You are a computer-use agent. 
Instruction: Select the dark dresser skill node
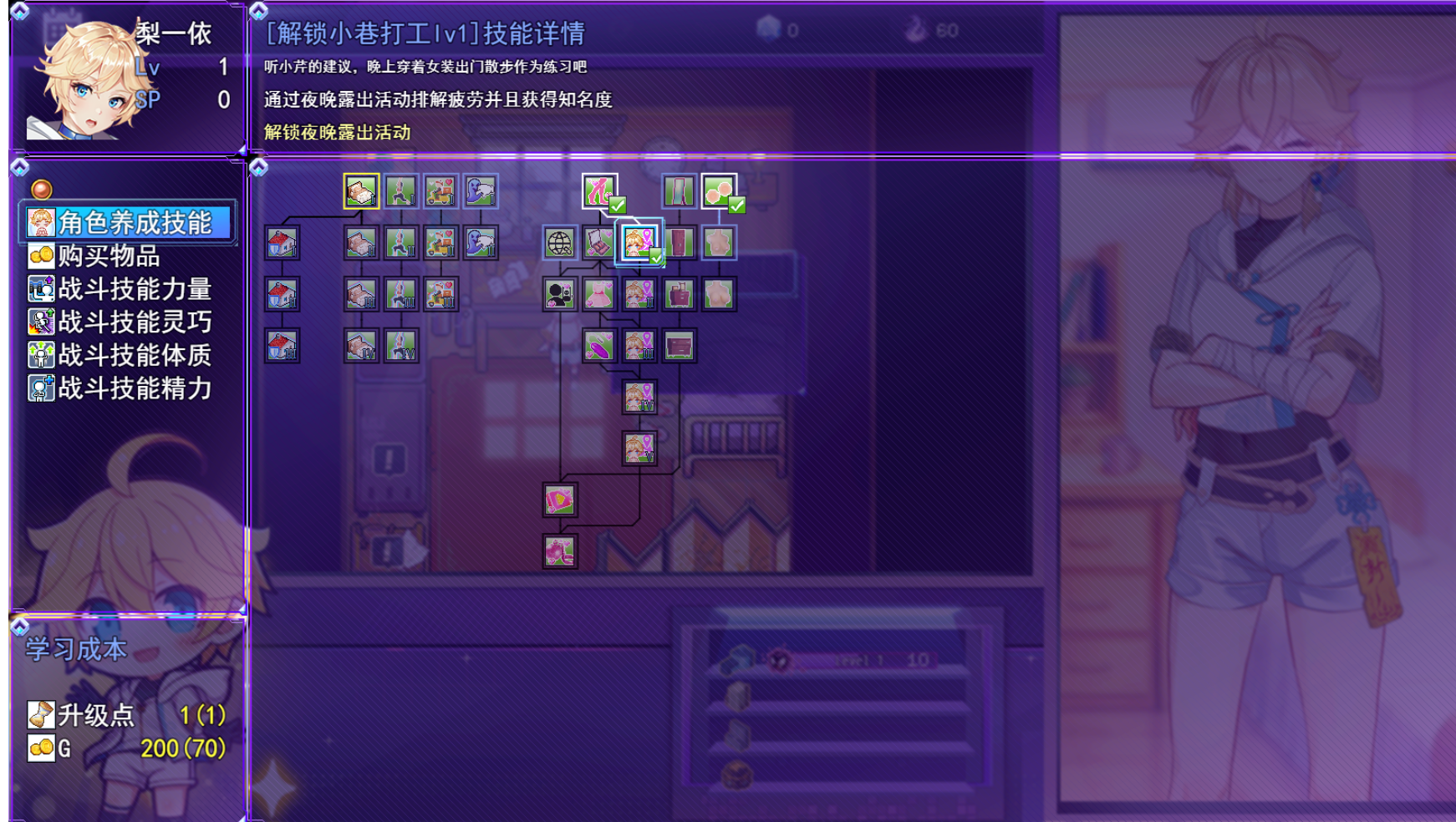pyautogui.click(x=679, y=346)
